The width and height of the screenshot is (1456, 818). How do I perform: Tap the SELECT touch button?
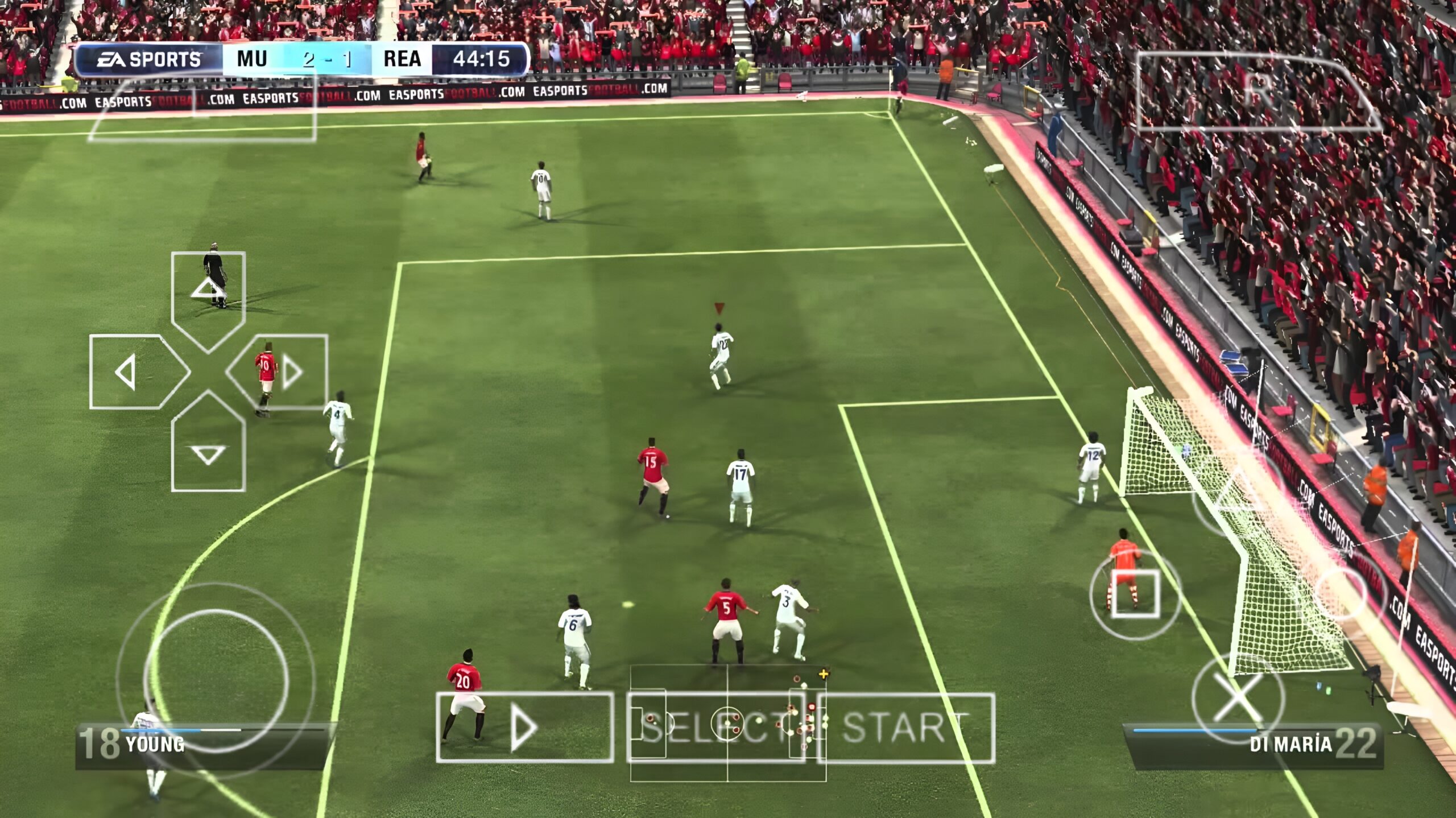tap(715, 728)
